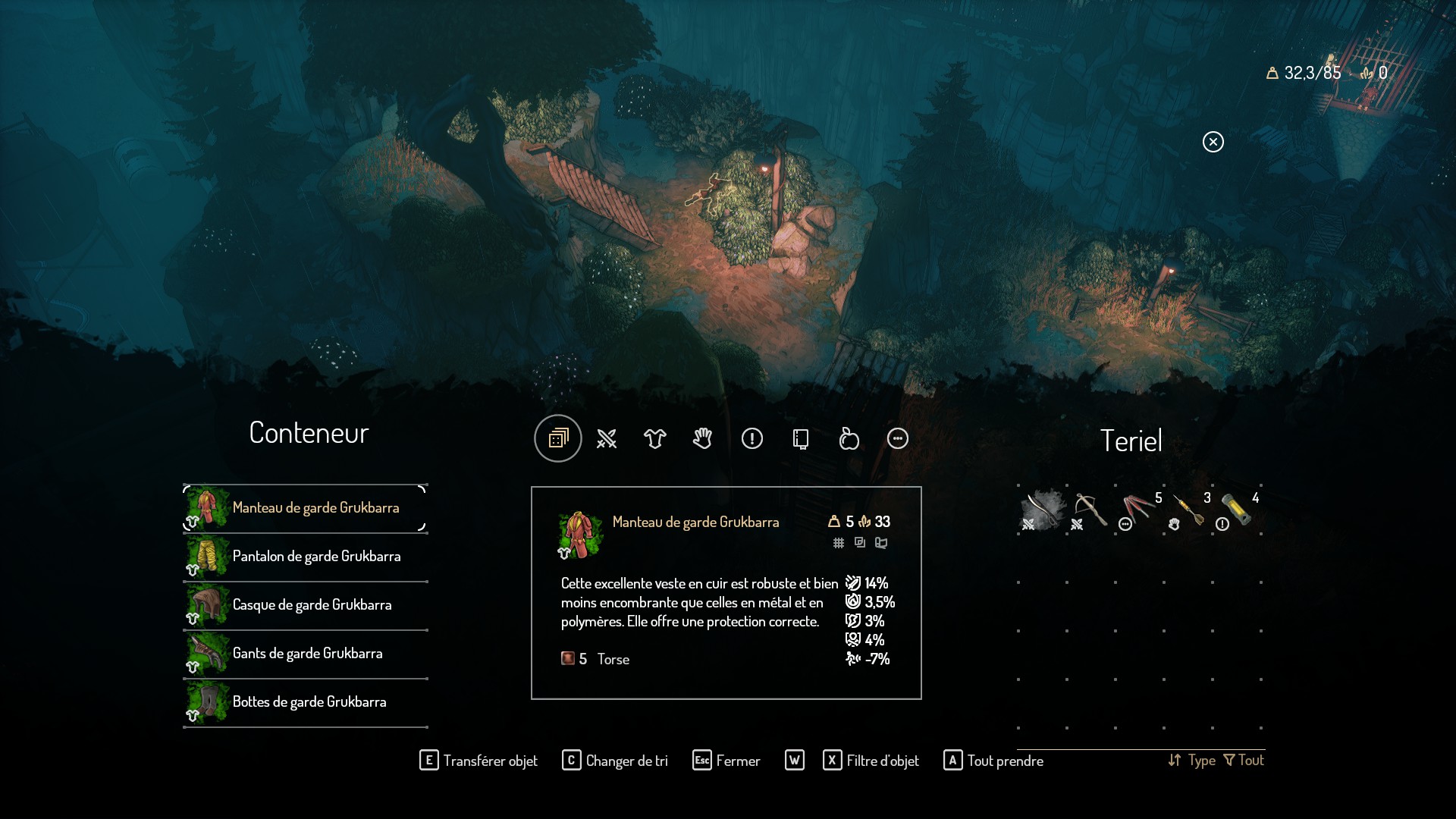Image resolution: width=1456 pixels, height=819 pixels.
Task: Filter by weapons crossed-swords tab
Action: (607, 438)
